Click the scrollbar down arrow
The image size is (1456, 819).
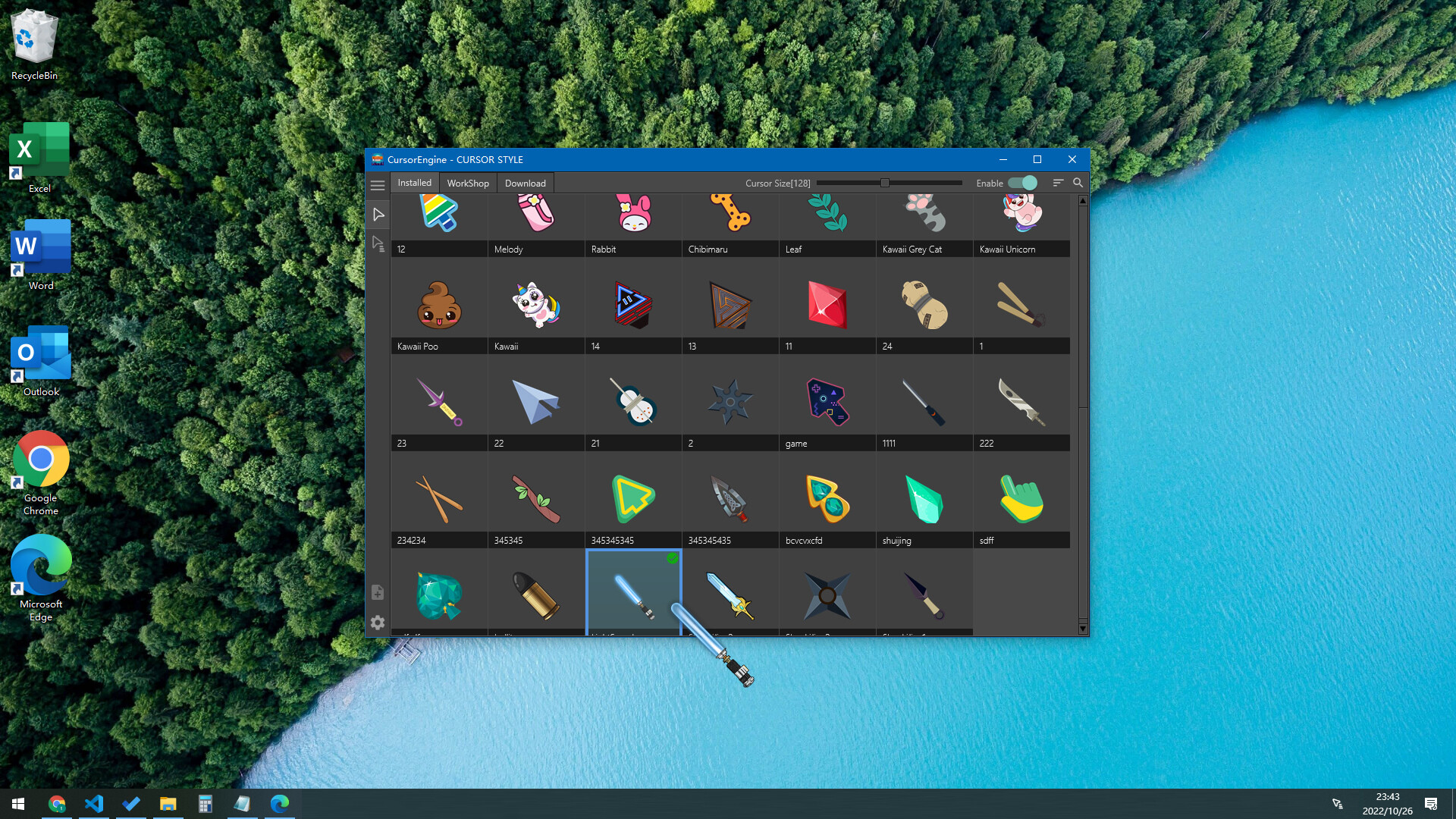(x=1084, y=629)
